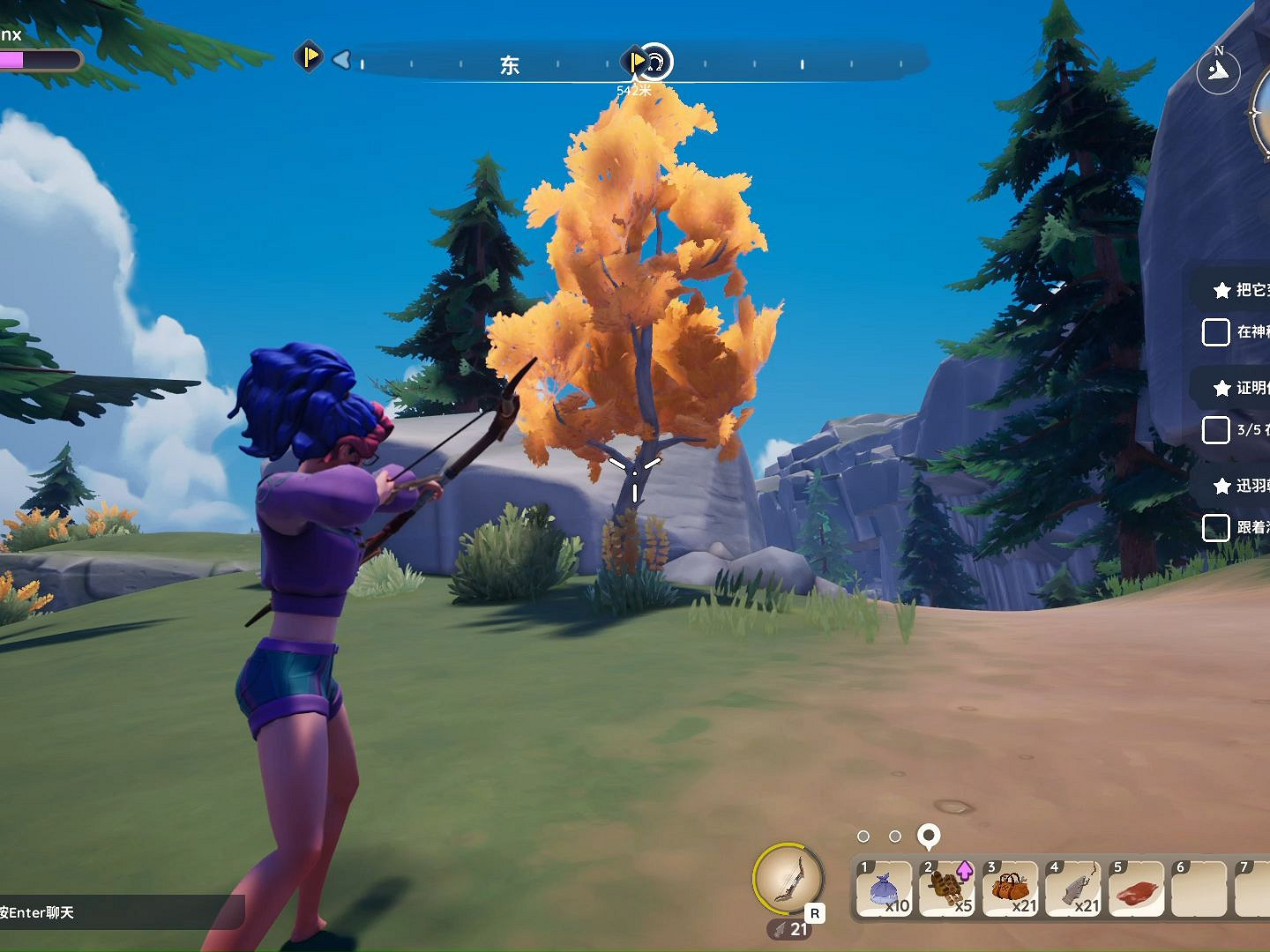1270x952 pixels.
Task: Open the 把它 quest tracker entry
Action: 1244,289
